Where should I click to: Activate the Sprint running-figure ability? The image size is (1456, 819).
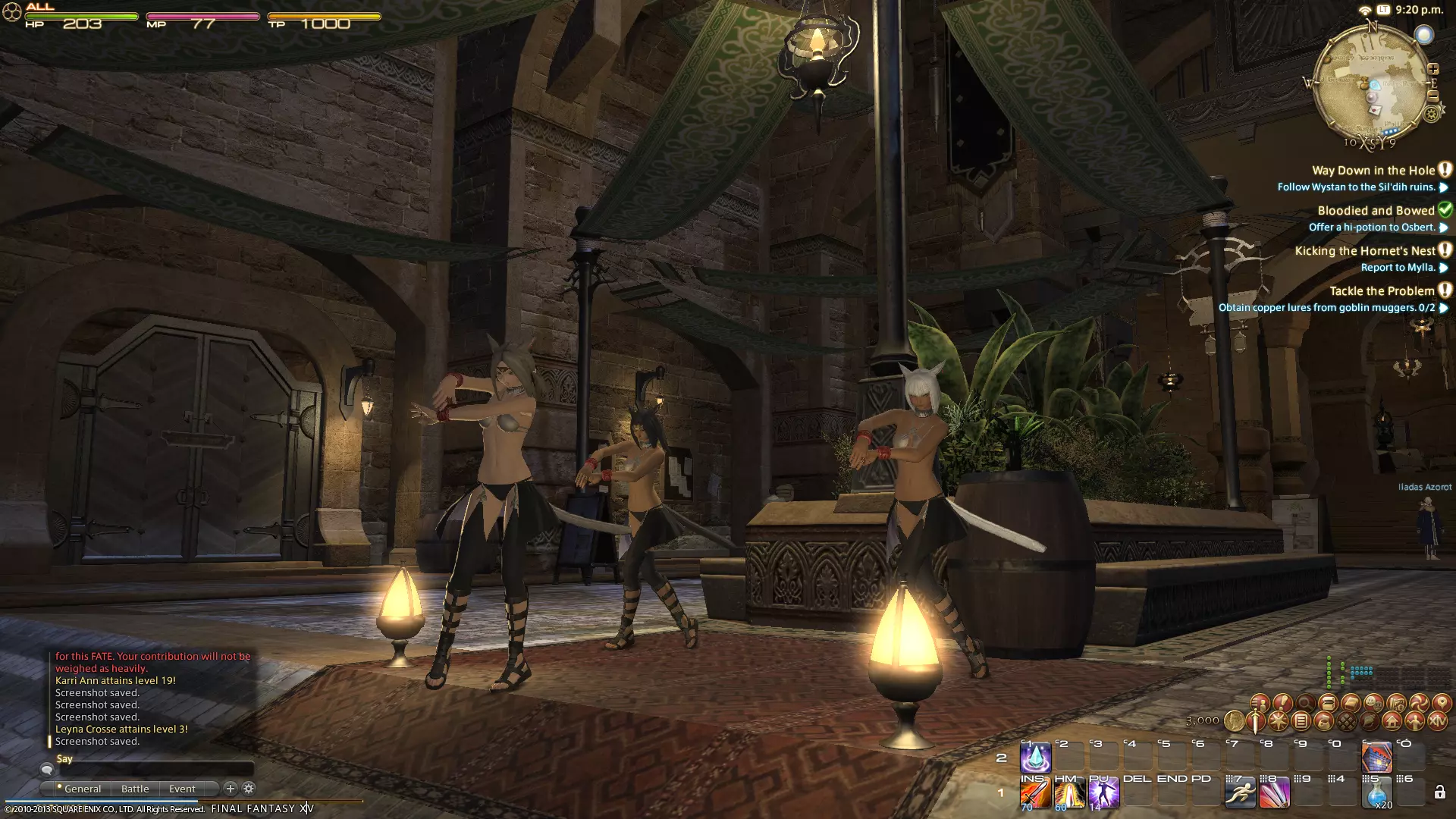pos(1240,794)
